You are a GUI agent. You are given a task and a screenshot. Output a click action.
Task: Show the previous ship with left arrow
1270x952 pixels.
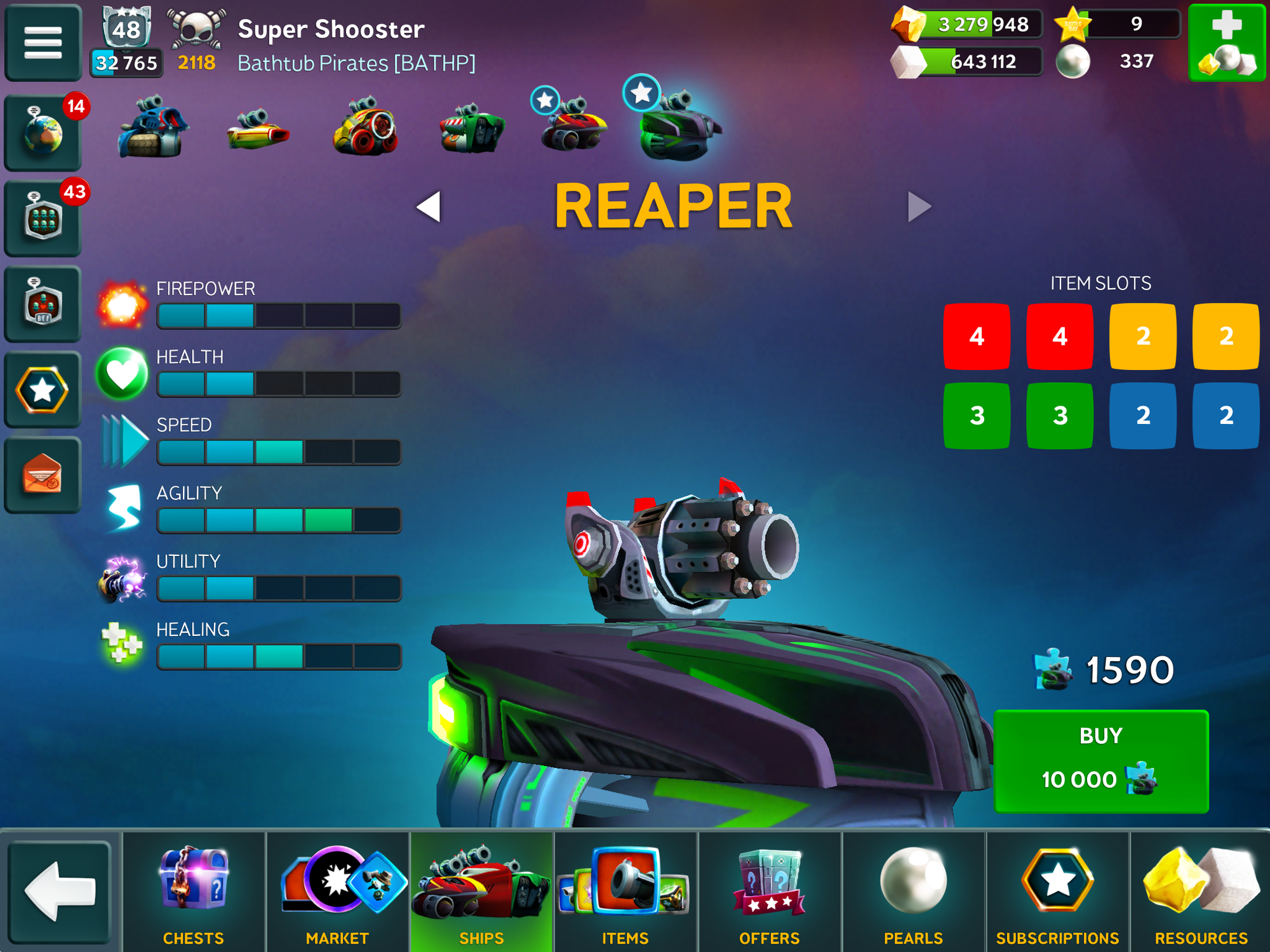429,207
